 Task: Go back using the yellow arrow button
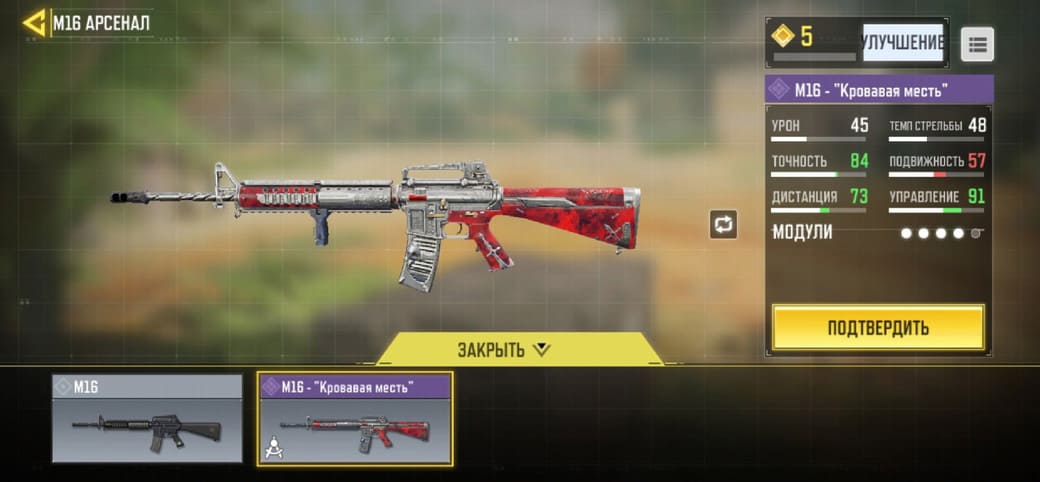click(x=35, y=22)
